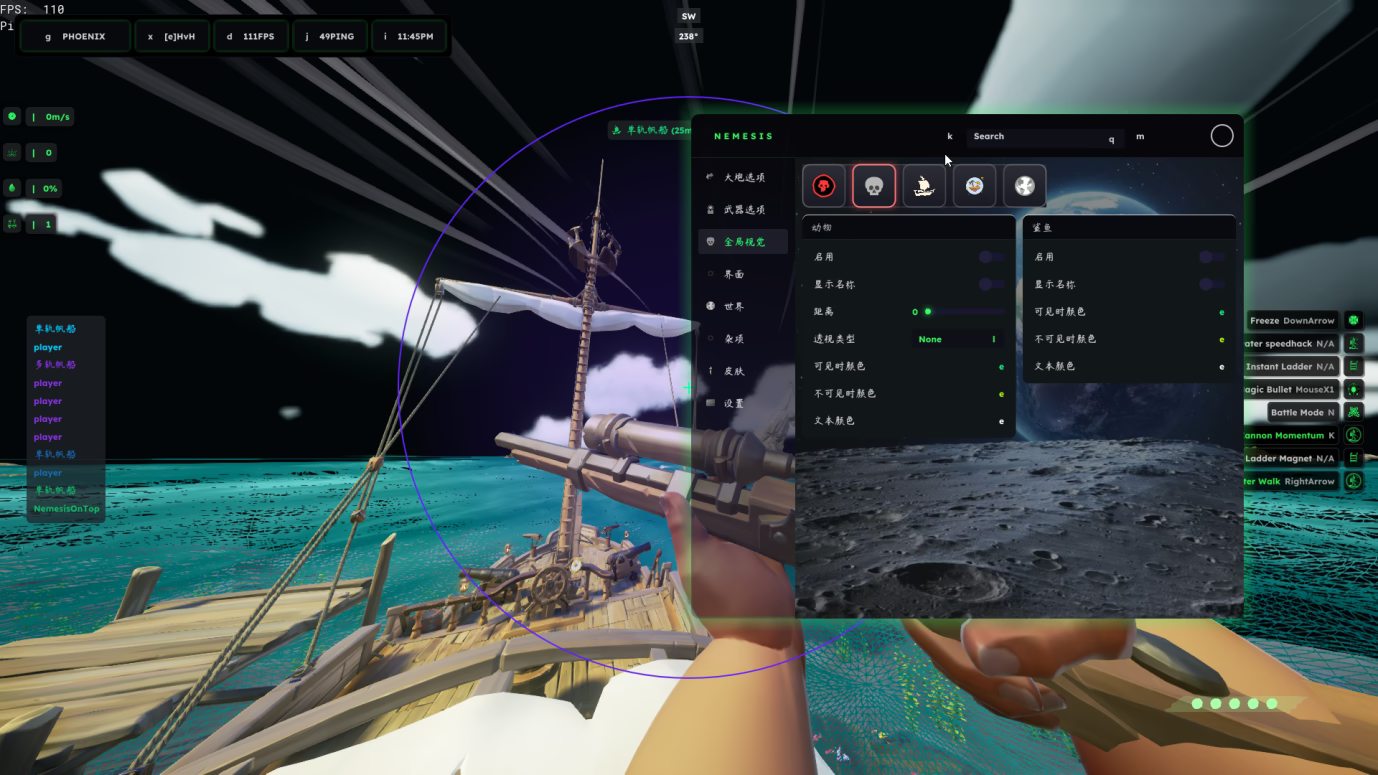The height and width of the screenshot is (775, 1378).
Task: Toggle 启用 in the 鲨鱼 panel
Action: pyautogui.click(x=1212, y=257)
